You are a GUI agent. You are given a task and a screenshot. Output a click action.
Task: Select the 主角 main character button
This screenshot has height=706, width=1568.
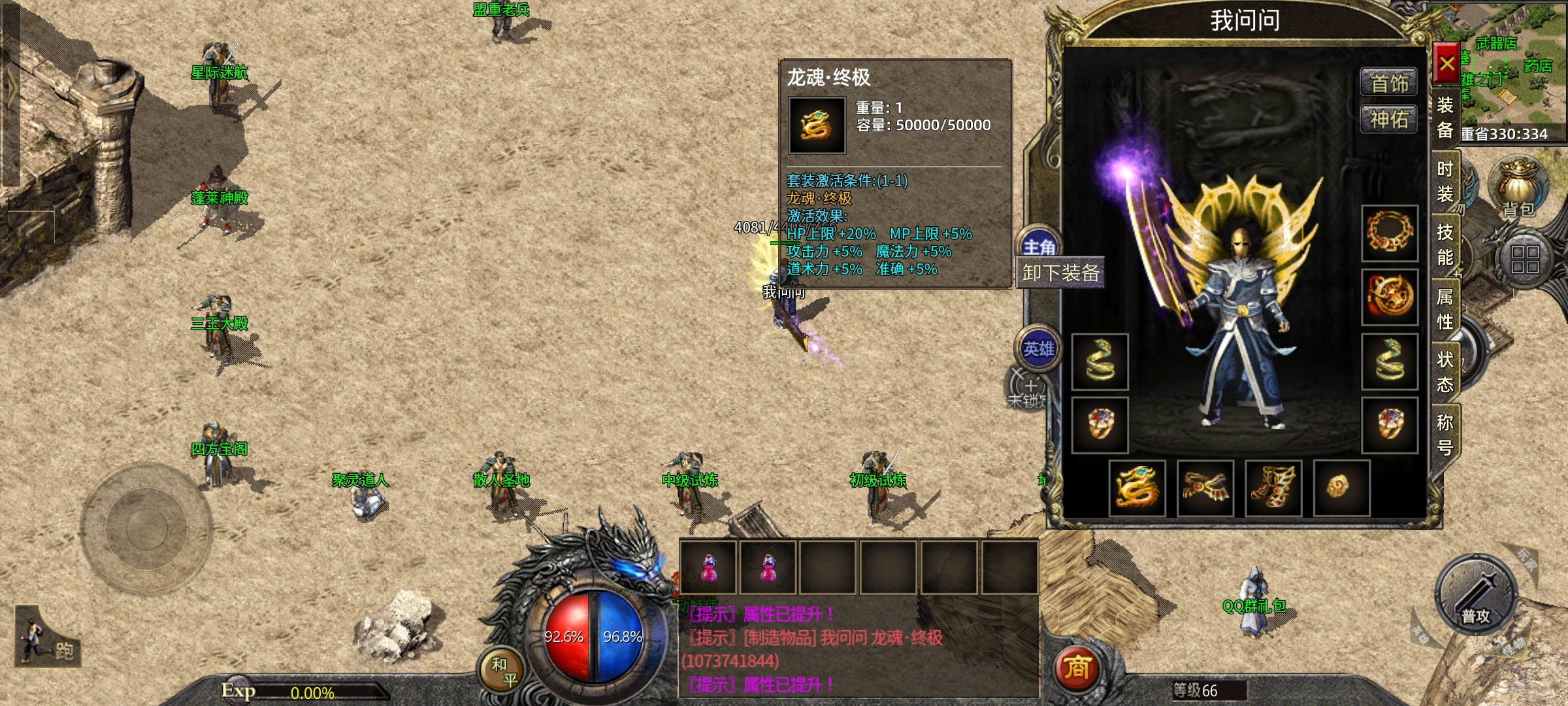click(1039, 246)
